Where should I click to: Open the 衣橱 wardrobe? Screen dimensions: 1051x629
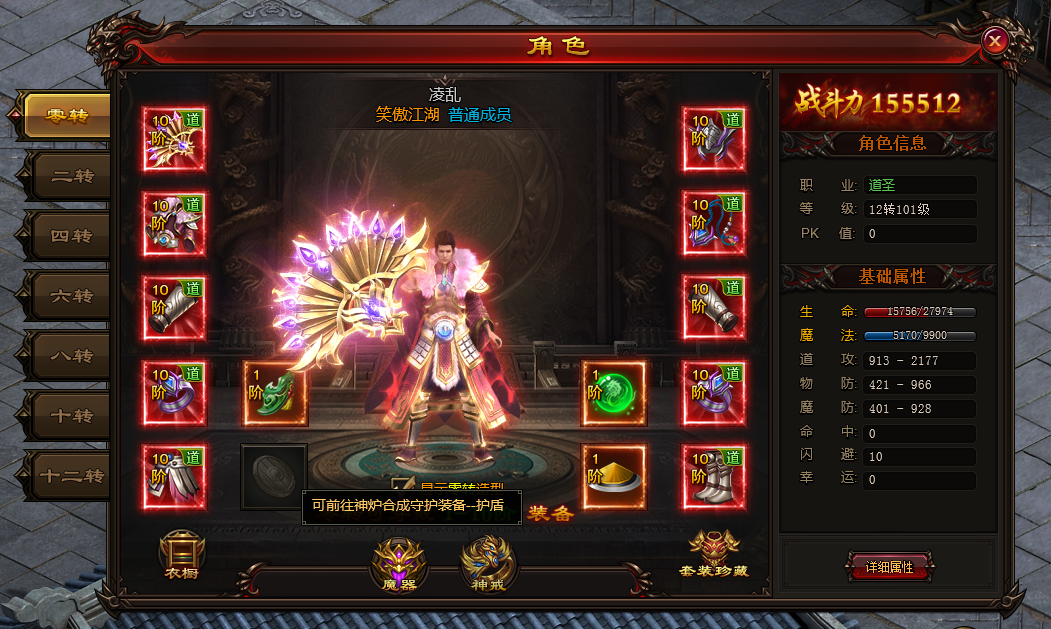pyautogui.click(x=182, y=556)
